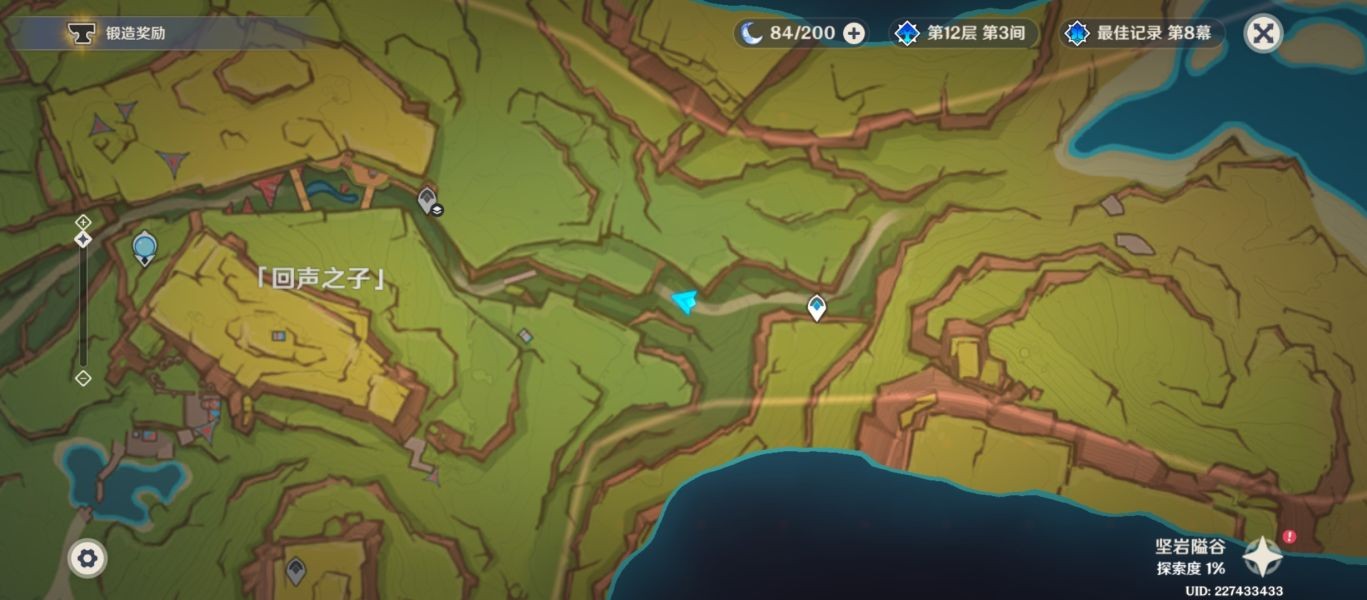Click the map zoom slider handle
The height and width of the screenshot is (600, 1367).
[83, 239]
